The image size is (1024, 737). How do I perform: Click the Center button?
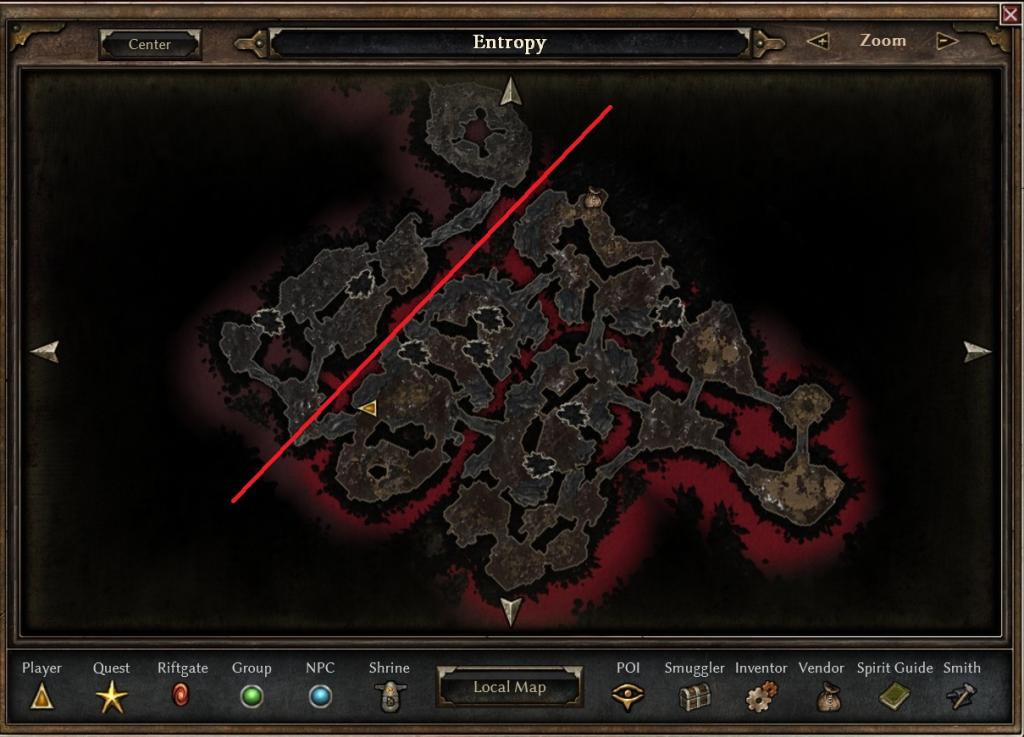tap(150, 44)
